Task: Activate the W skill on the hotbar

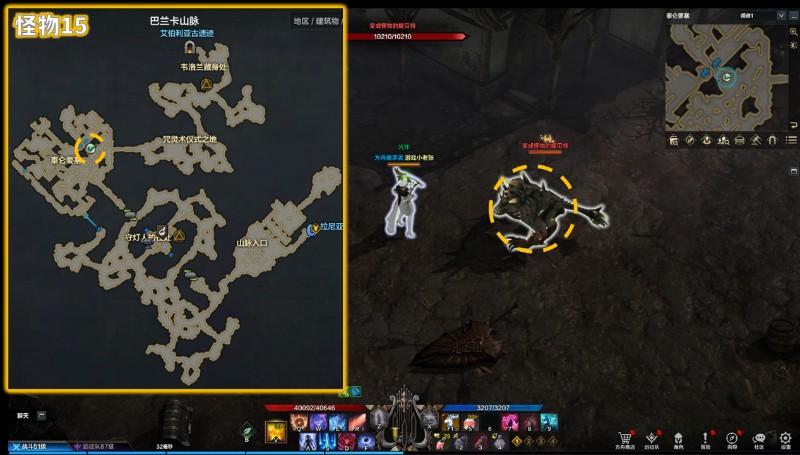Action: (316, 423)
